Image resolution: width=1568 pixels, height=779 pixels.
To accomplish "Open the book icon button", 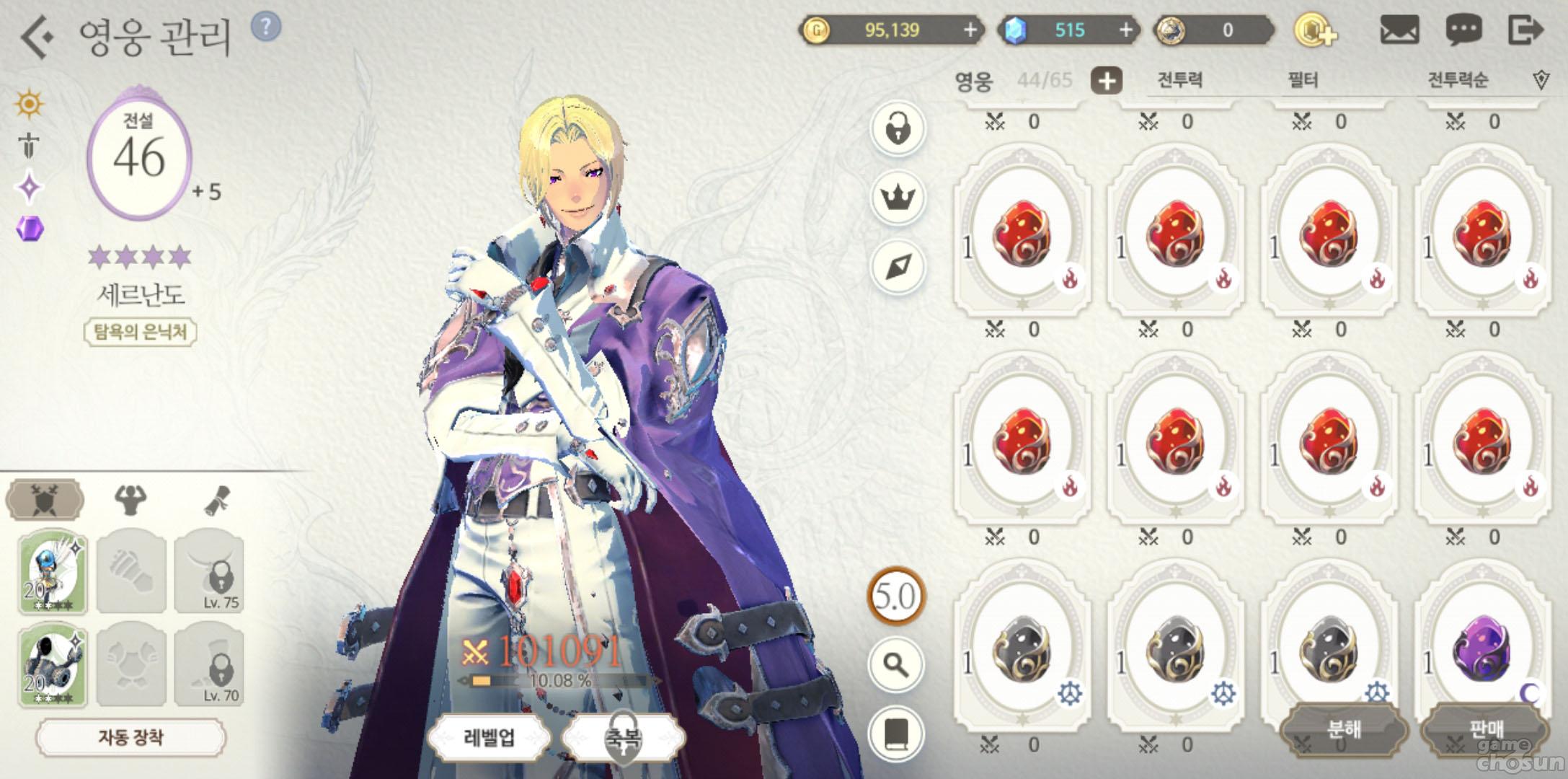I will point(896,734).
